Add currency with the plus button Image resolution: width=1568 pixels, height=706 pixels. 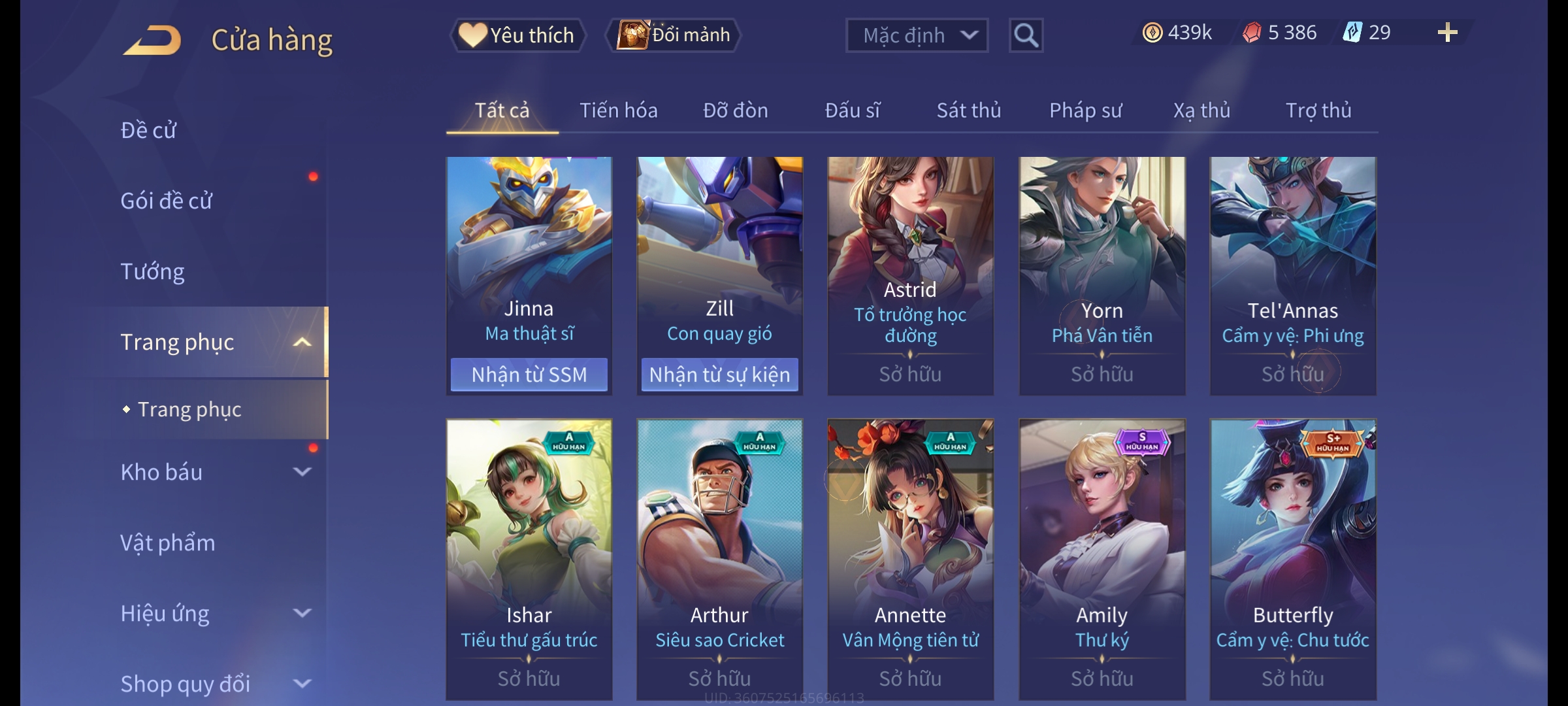coord(1447,33)
